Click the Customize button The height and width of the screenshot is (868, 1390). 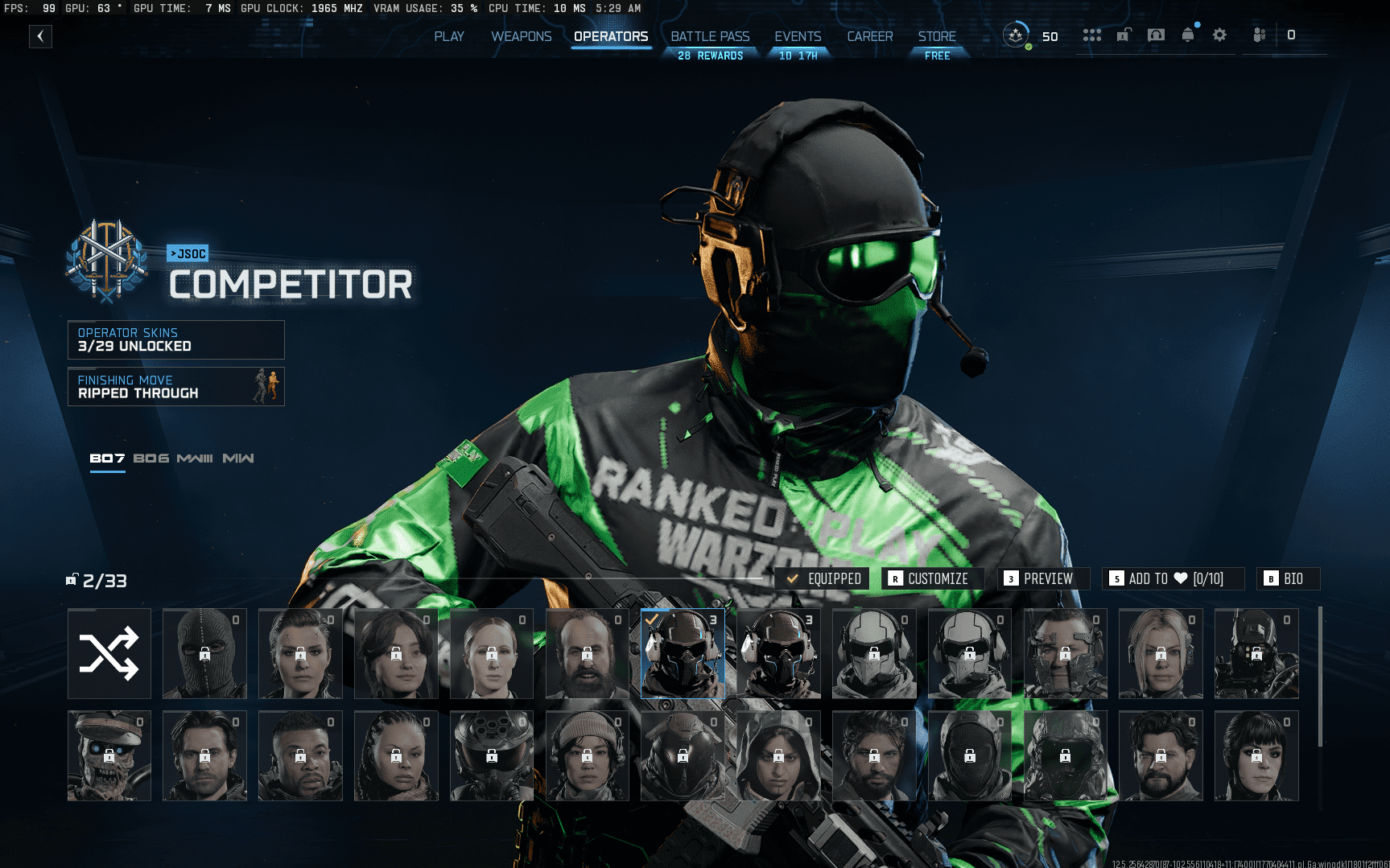929,578
